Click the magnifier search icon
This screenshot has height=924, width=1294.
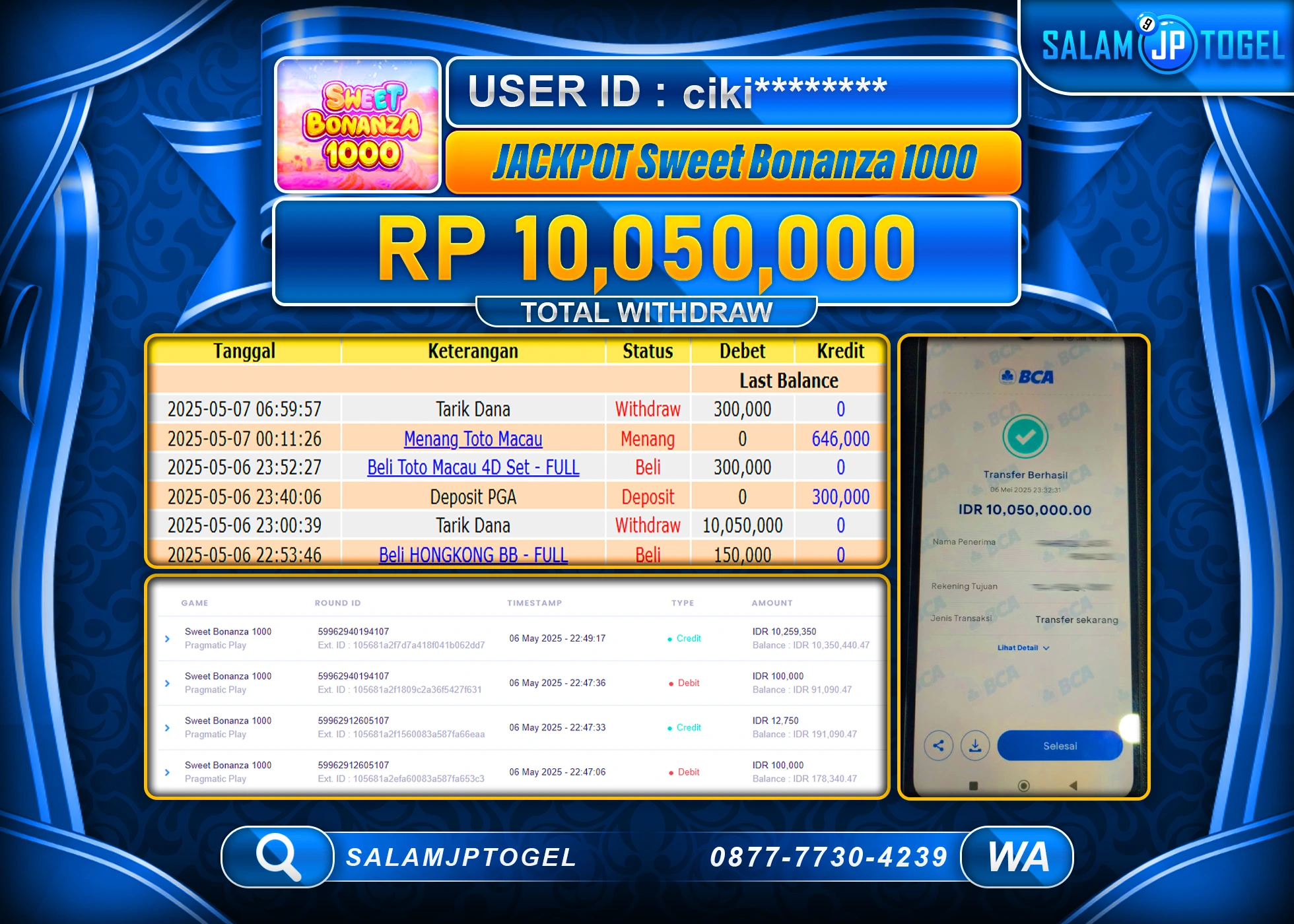(278, 857)
